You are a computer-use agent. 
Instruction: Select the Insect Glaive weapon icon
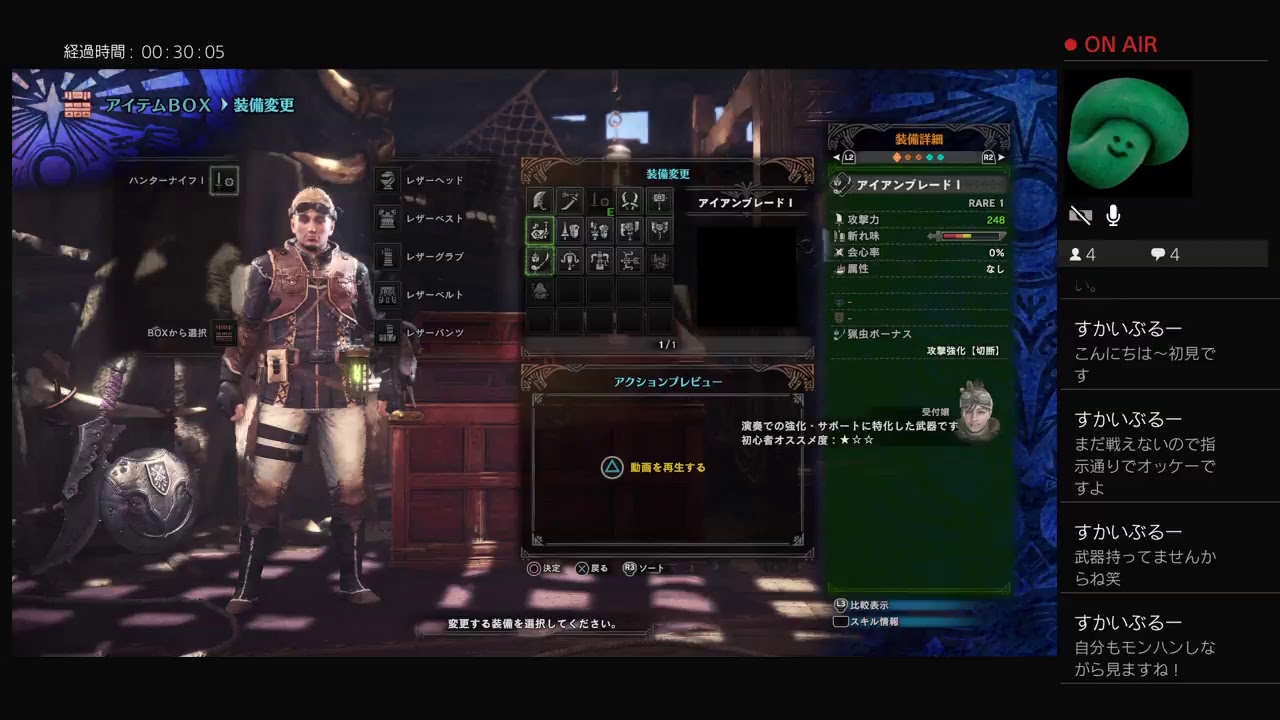point(540,262)
